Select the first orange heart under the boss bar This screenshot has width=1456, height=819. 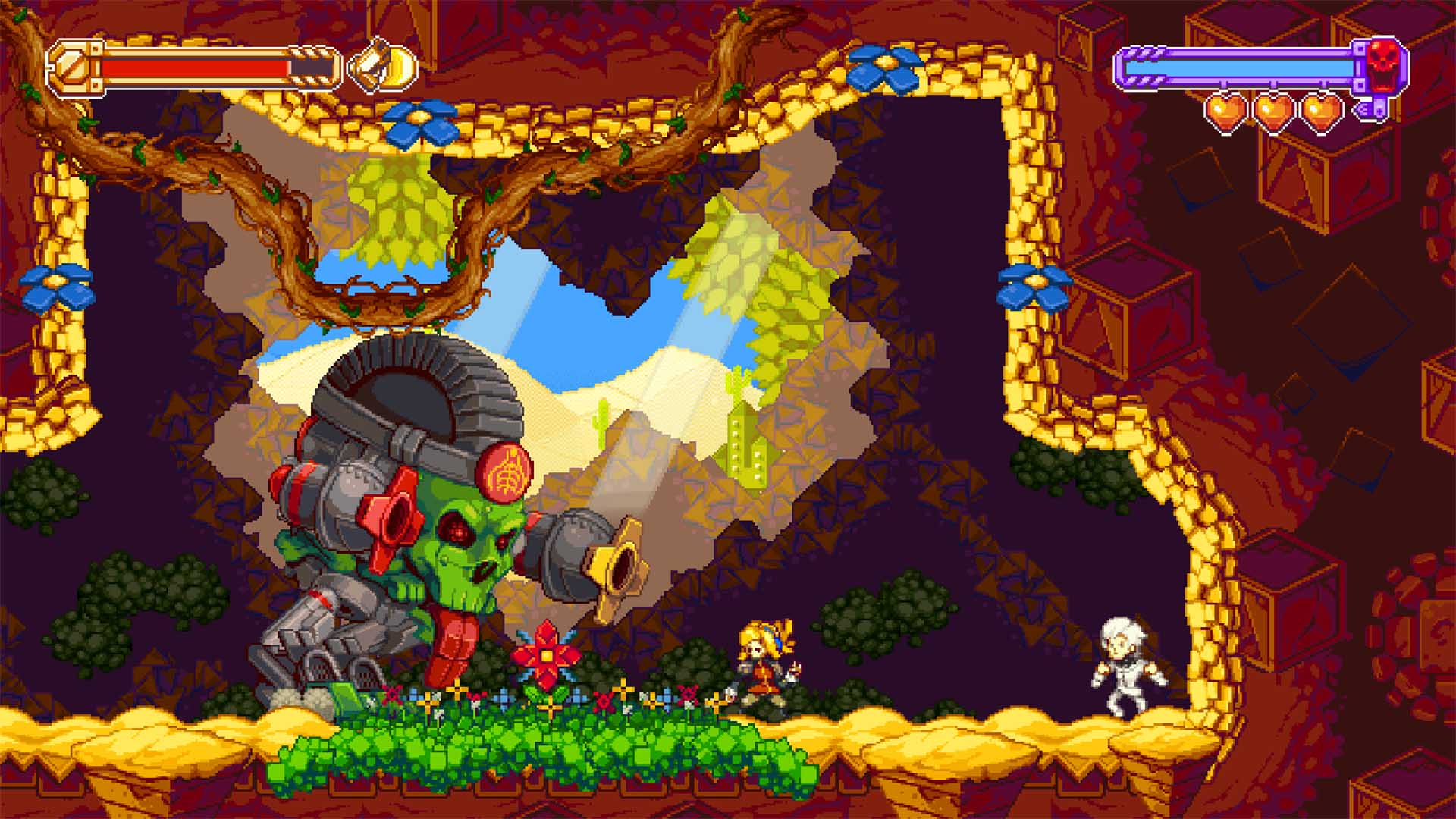tap(1225, 110)
